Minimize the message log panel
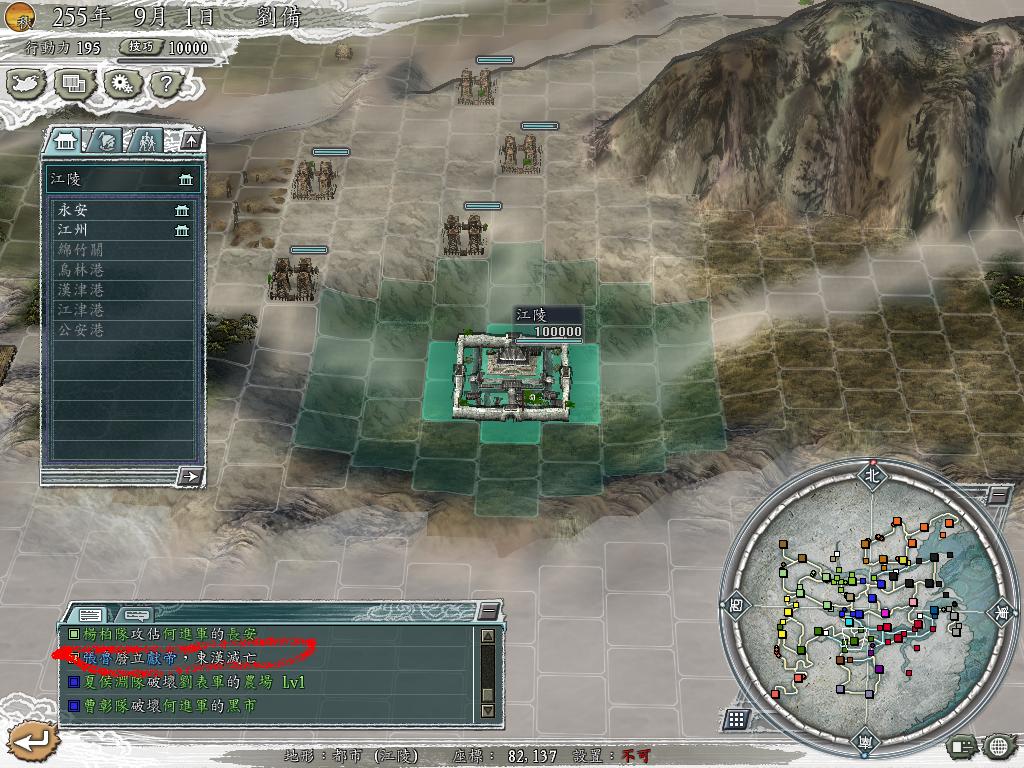The height and width of the screenshot is (768, 1024). [487, 610]
